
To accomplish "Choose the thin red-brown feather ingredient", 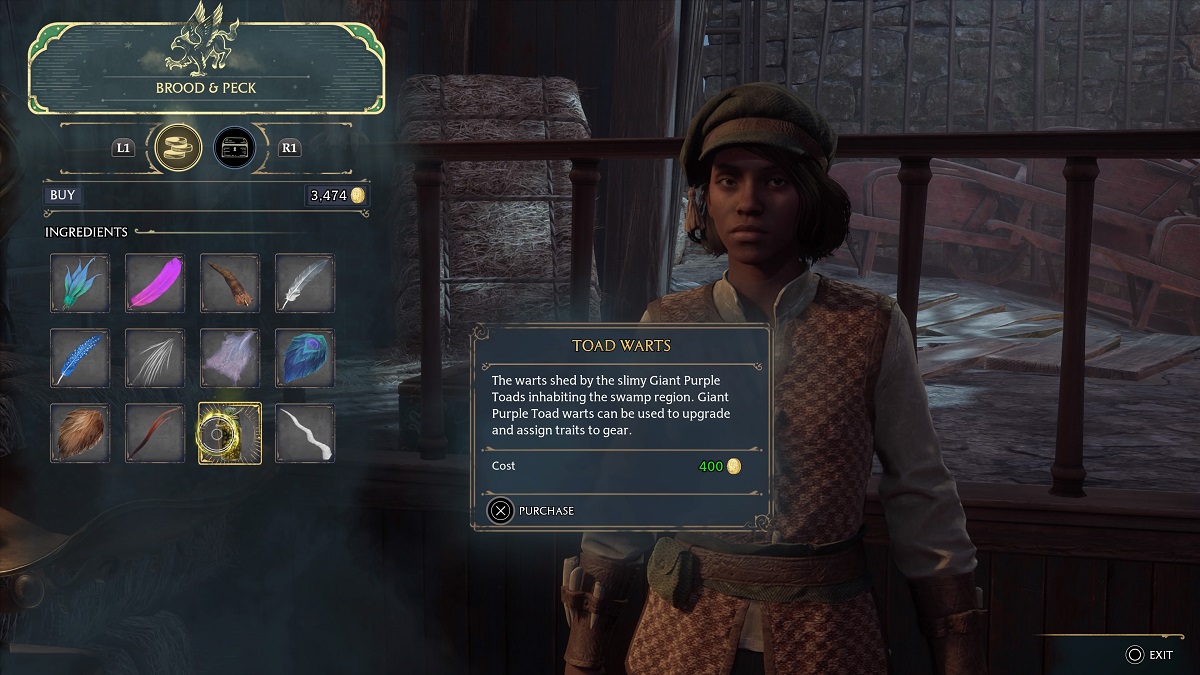I will 155,433.
